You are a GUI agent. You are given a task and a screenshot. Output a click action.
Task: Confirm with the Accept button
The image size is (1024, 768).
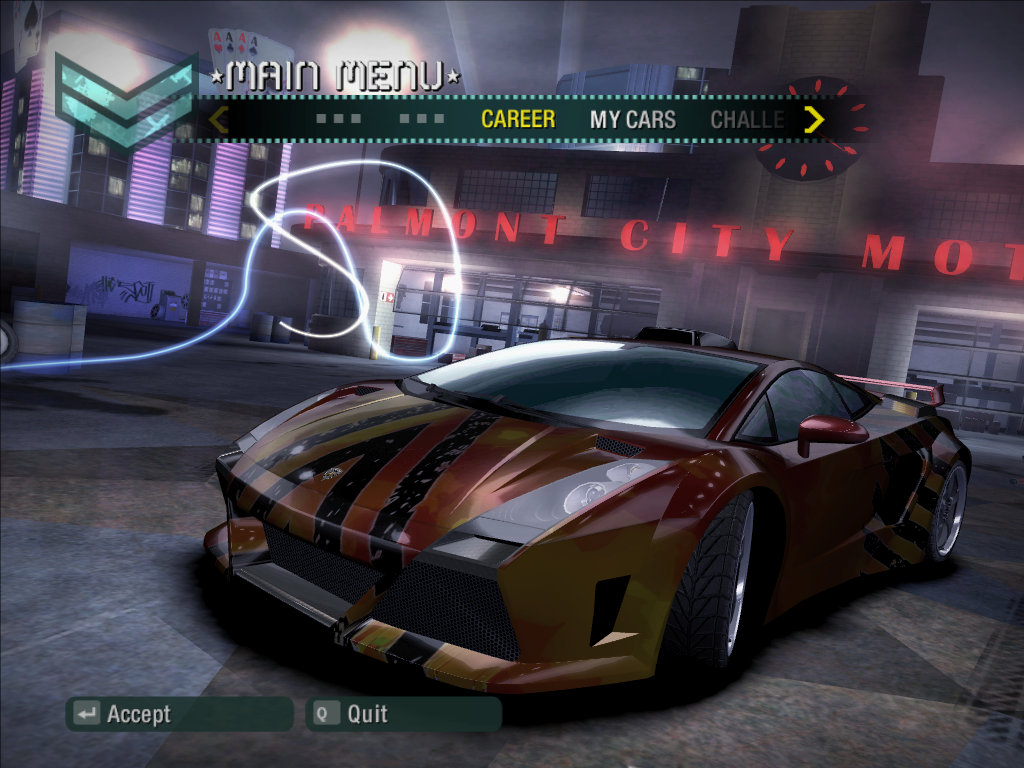[x=180, y=714]
